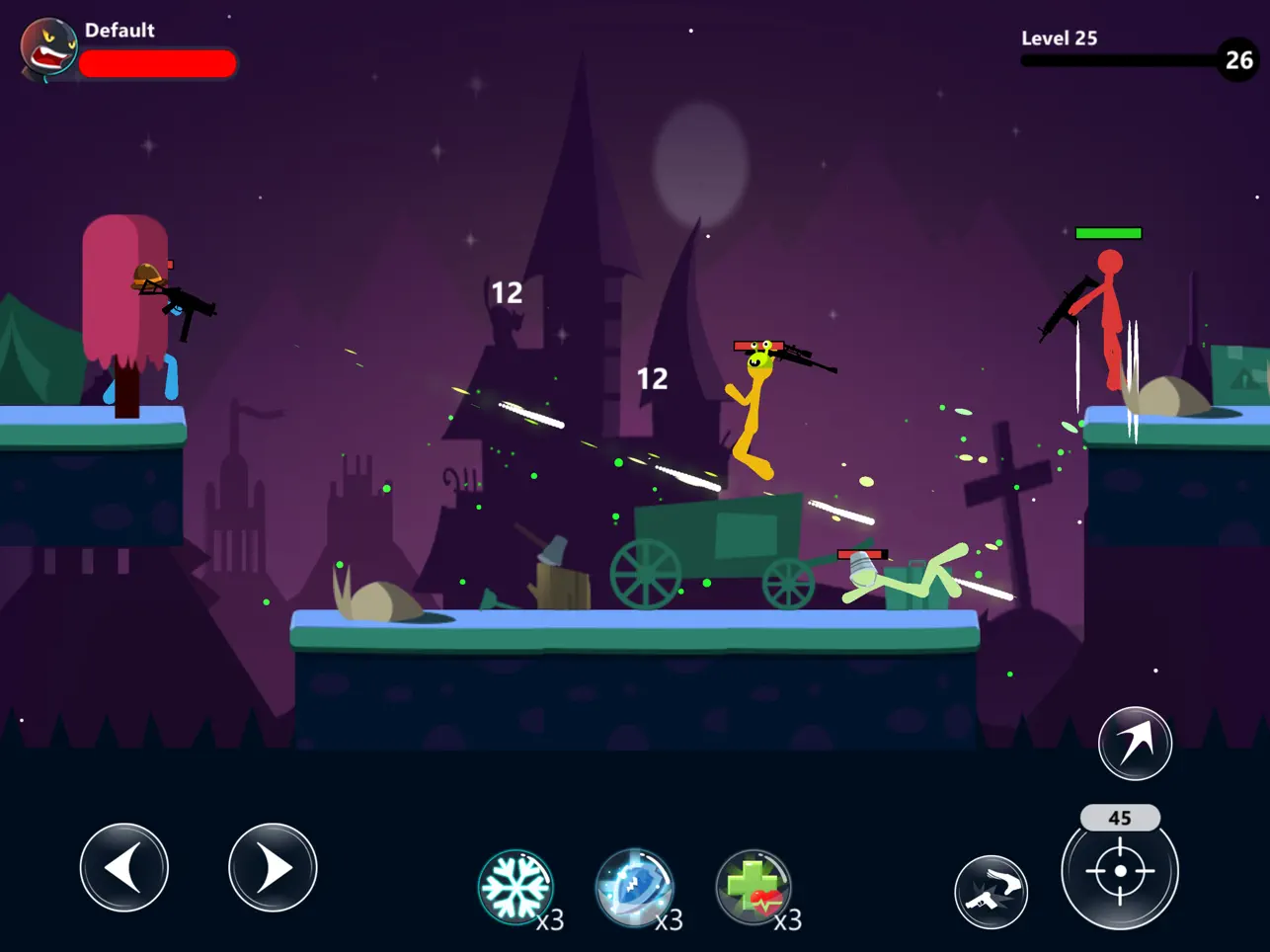Click the Default profile name text

120,30
